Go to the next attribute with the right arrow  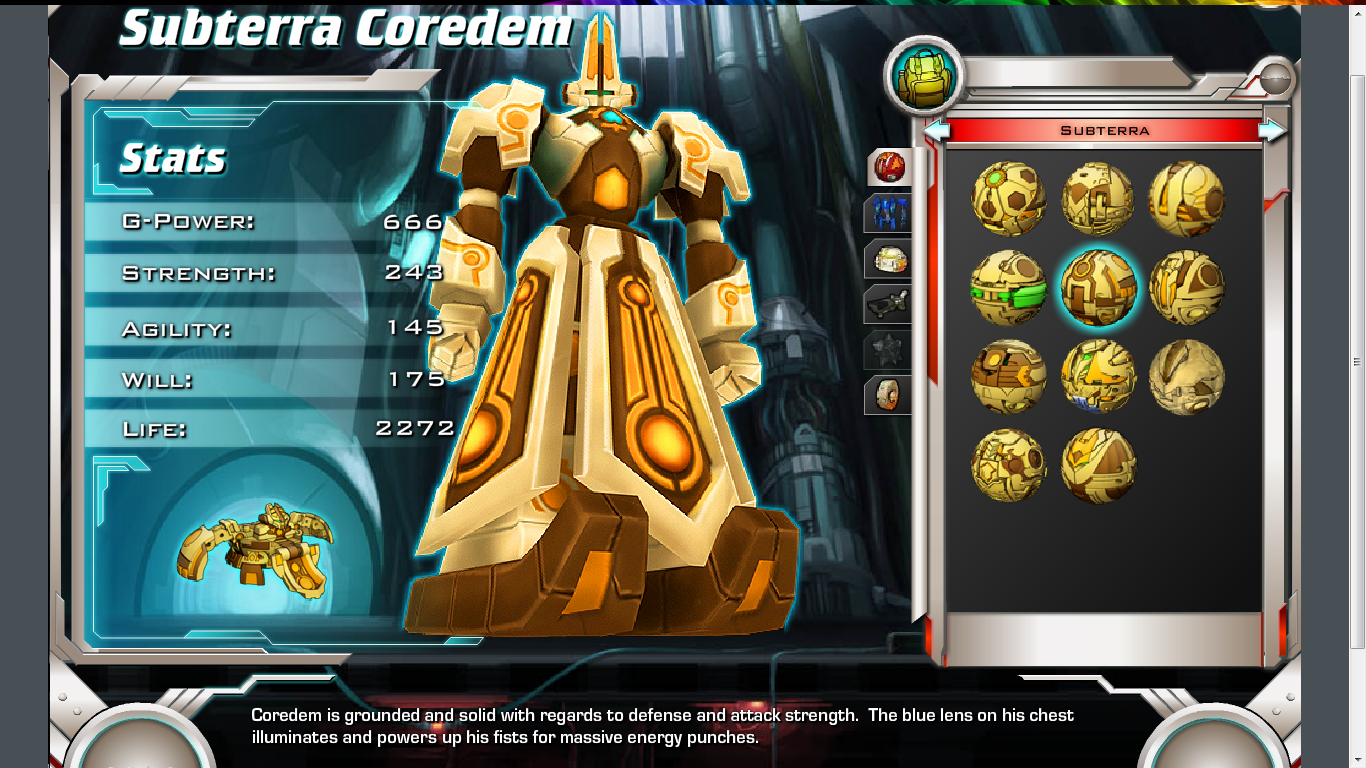[1272, 130]
